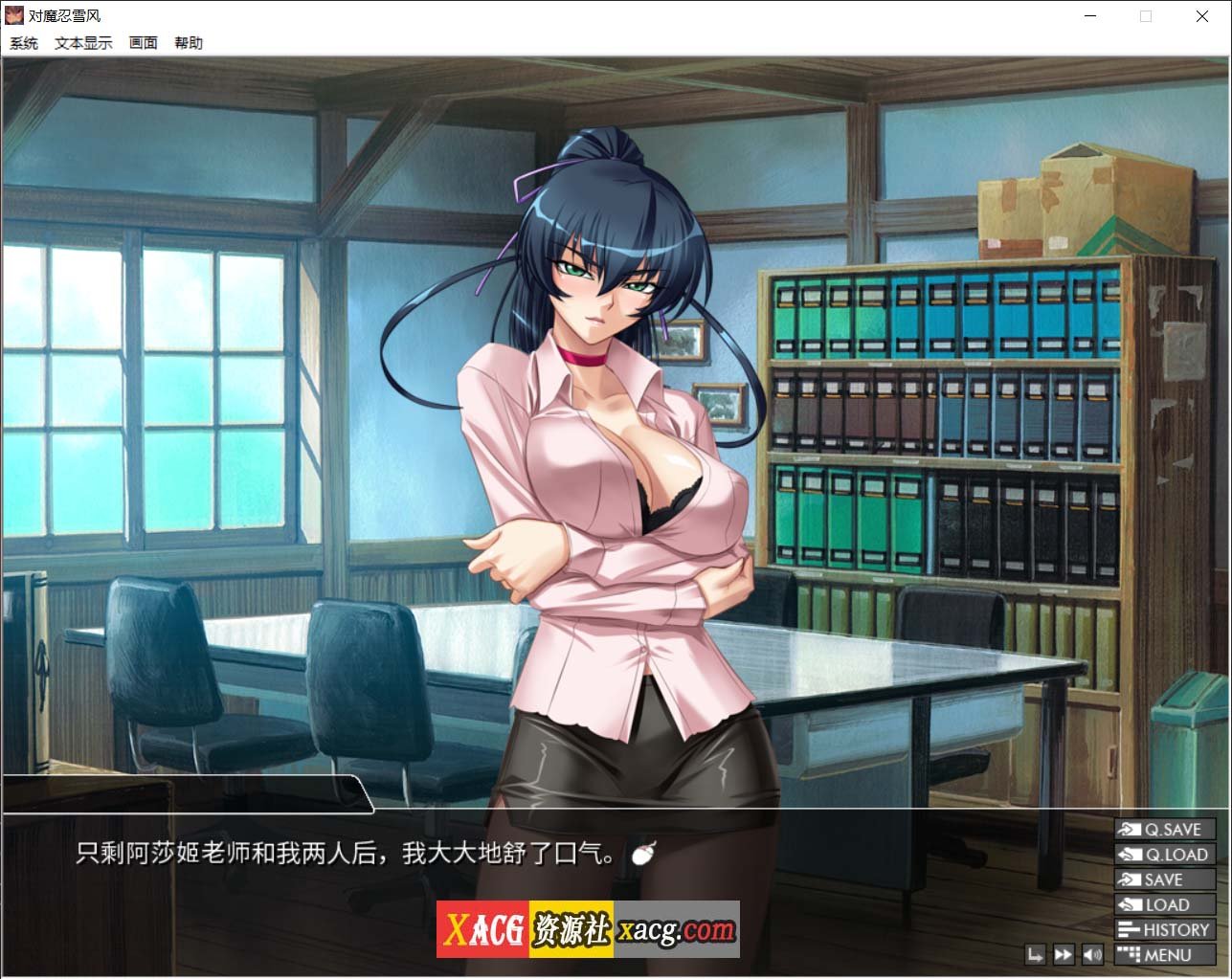
Task: Open the SAVE screen
Action: (x=1164, y=879)
